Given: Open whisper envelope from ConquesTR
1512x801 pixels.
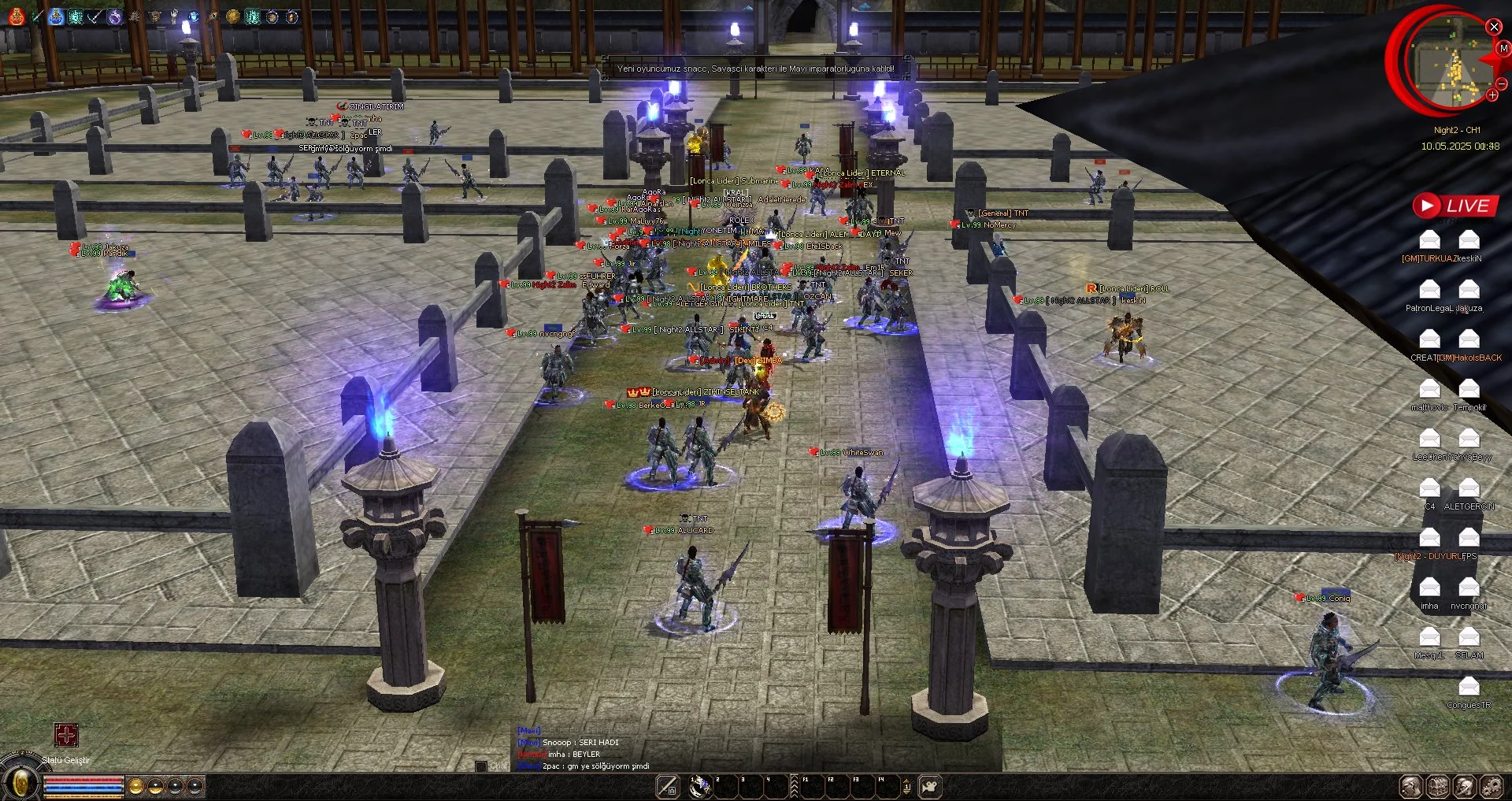Looking at the screenshot, I should [x=1469, y=686].
